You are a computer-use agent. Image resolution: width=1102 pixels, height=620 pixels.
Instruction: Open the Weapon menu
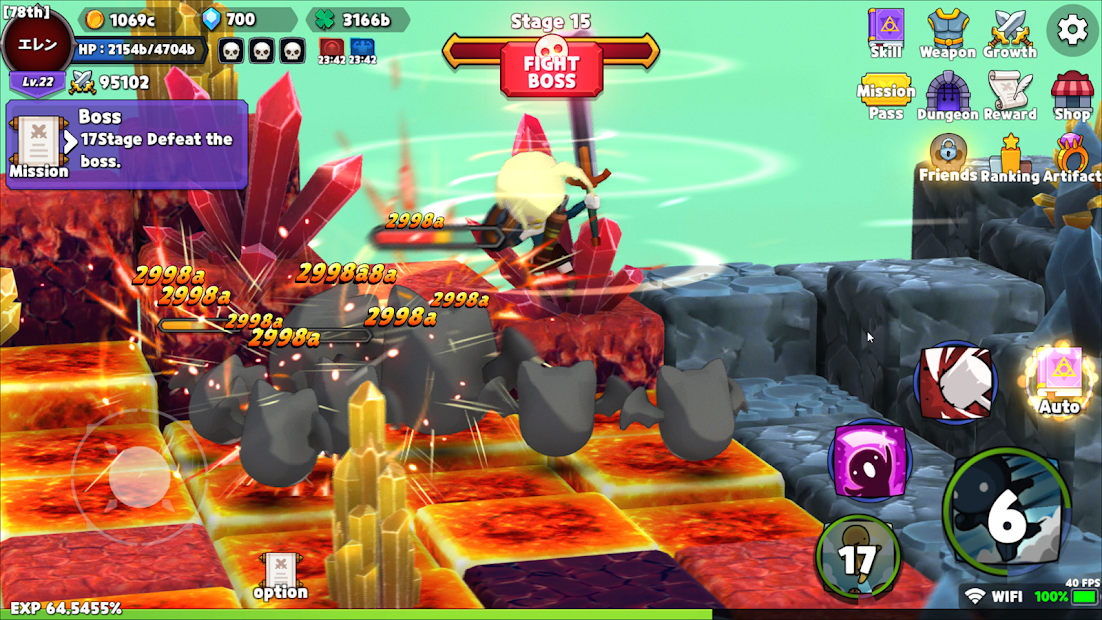[947, 32]
